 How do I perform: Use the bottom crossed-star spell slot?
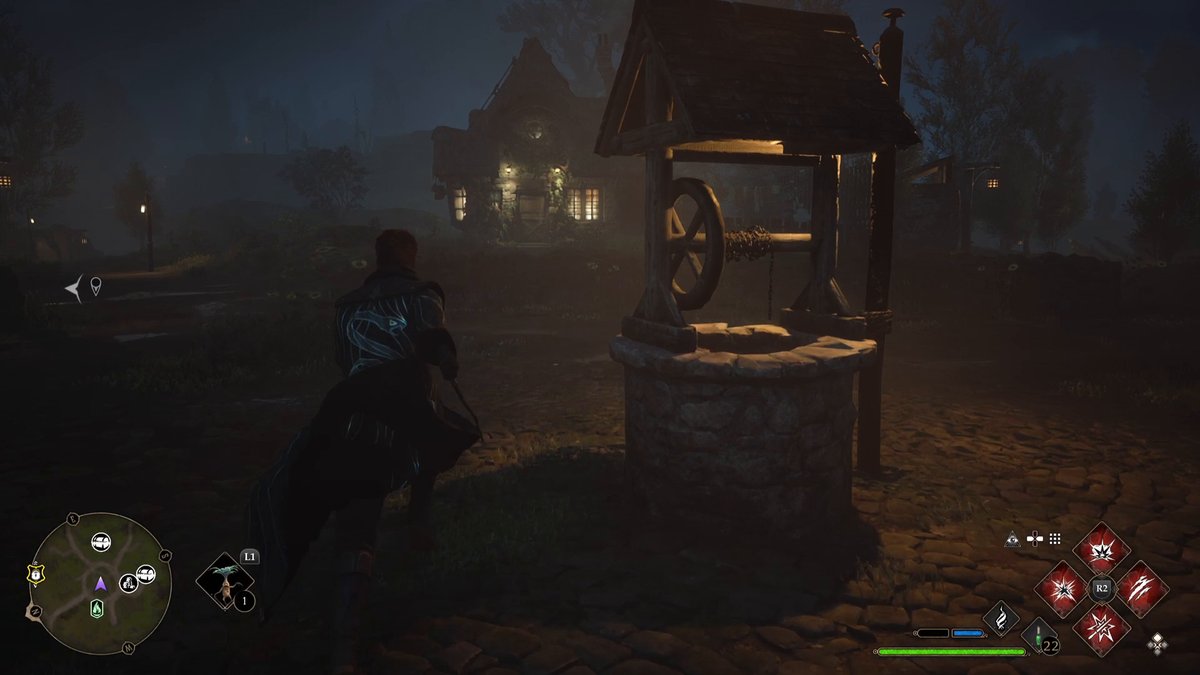click(x=1101, y=628)
